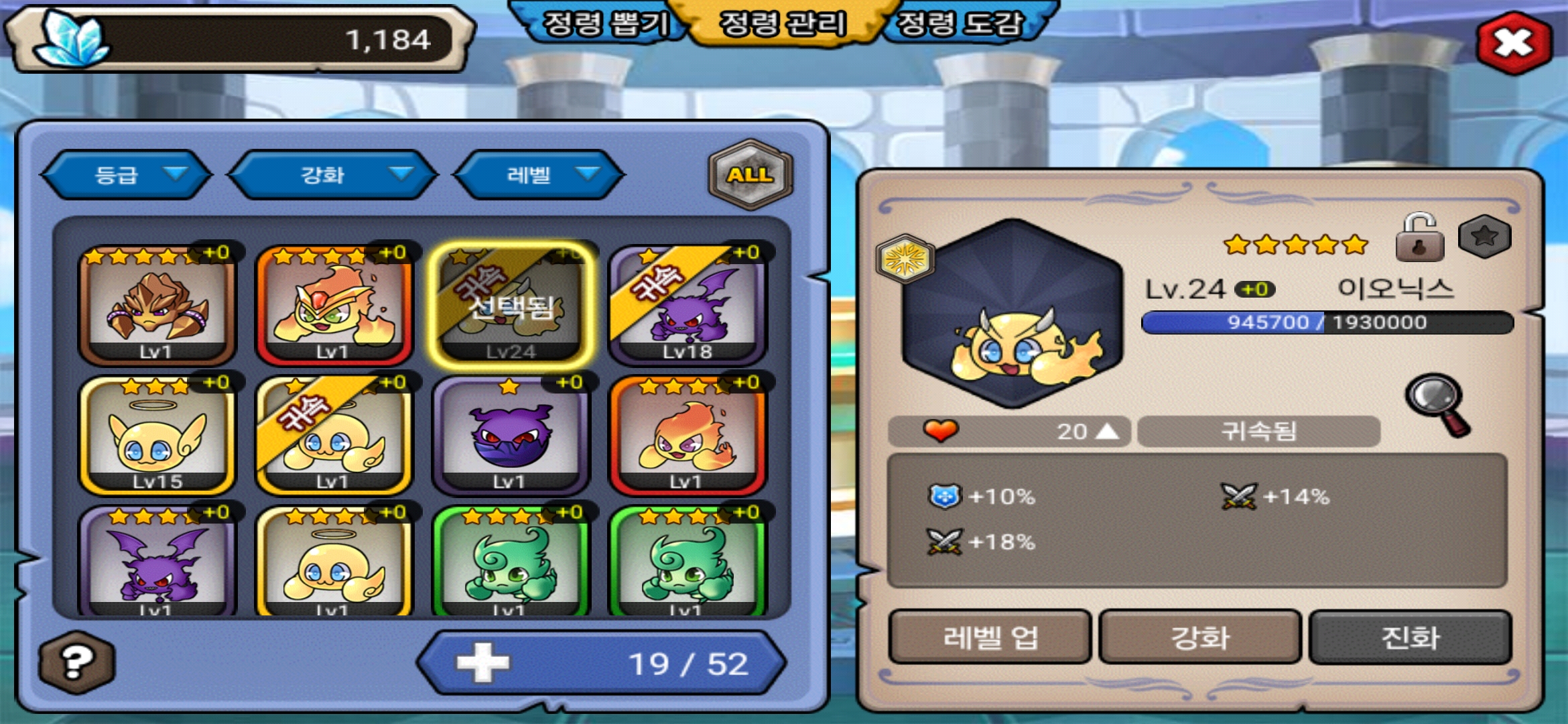
Task: Expand the 레벨 sort dropdown
Action: [x=539, y=175]
